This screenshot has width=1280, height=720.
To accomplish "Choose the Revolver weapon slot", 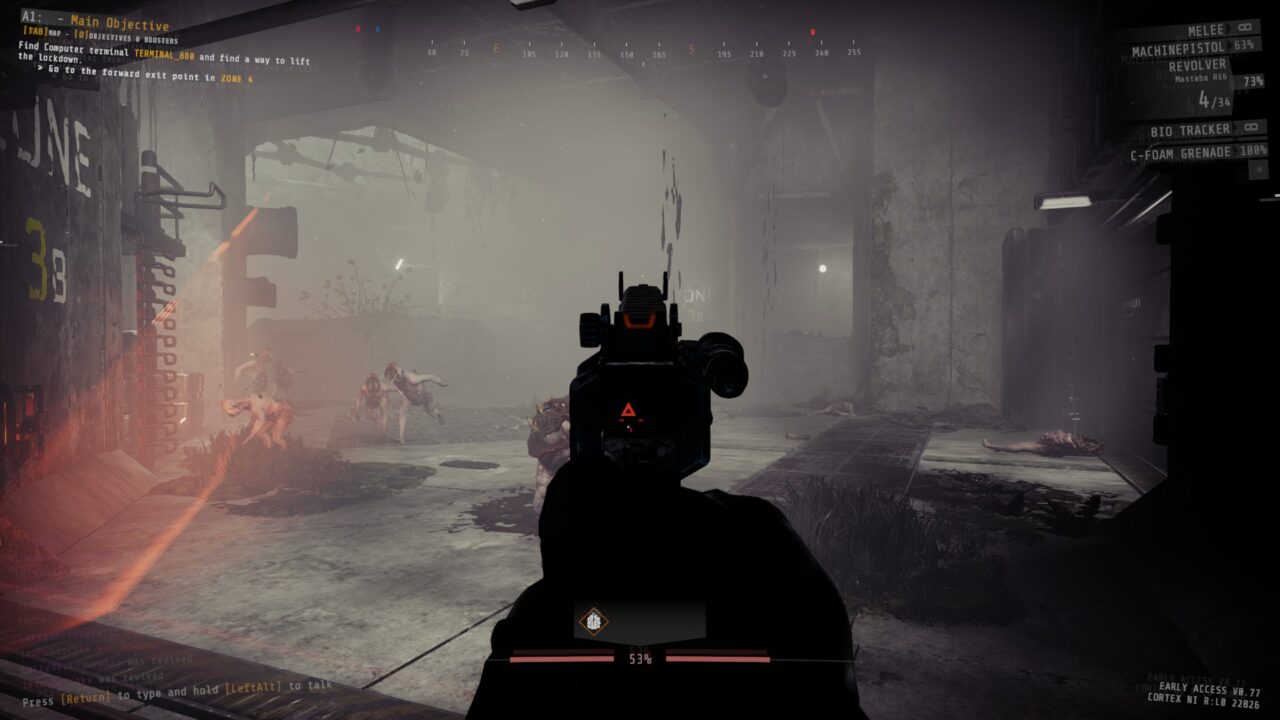I will tap(1198, 66).
